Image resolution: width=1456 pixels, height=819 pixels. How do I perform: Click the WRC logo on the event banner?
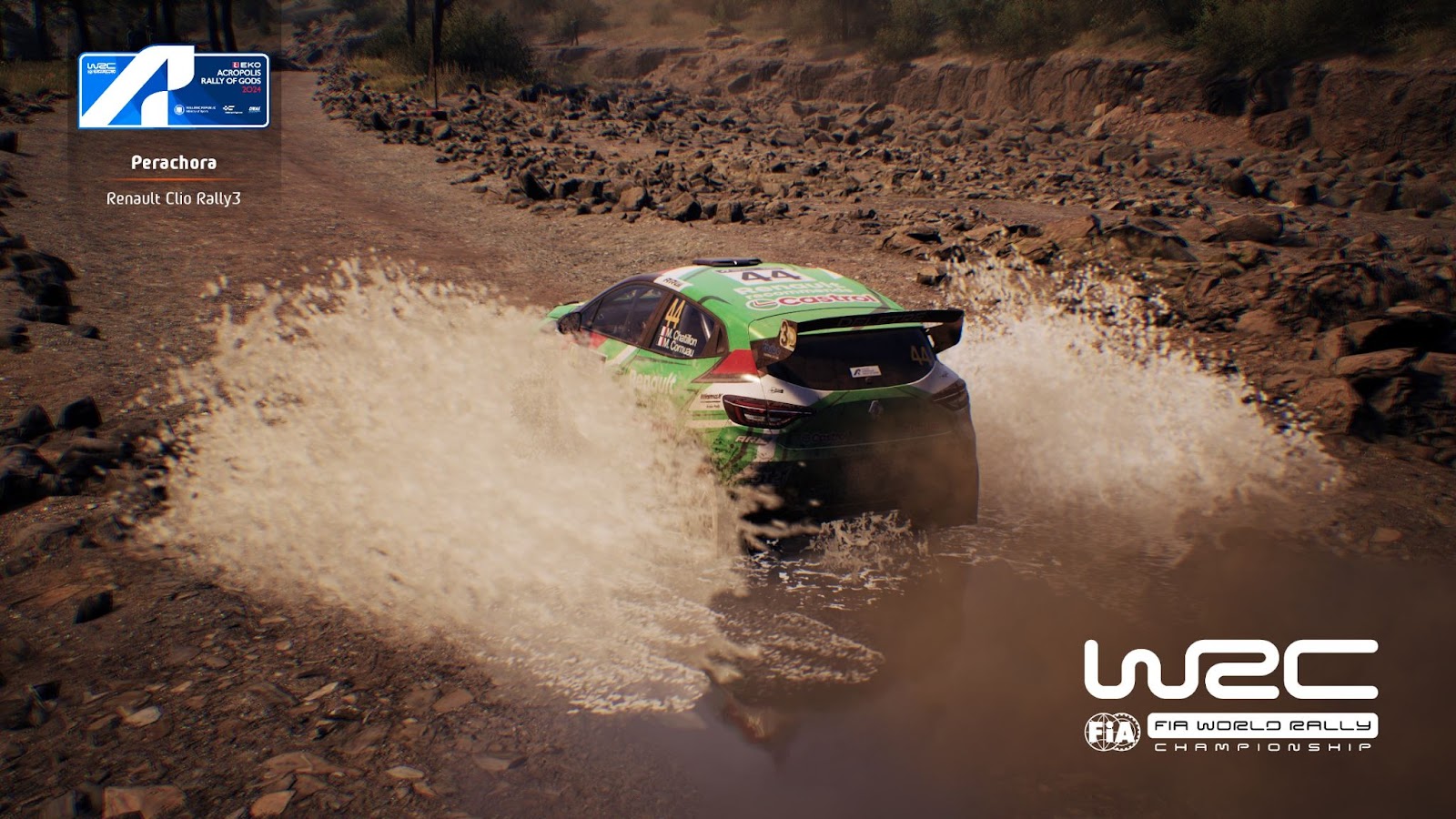100,67
